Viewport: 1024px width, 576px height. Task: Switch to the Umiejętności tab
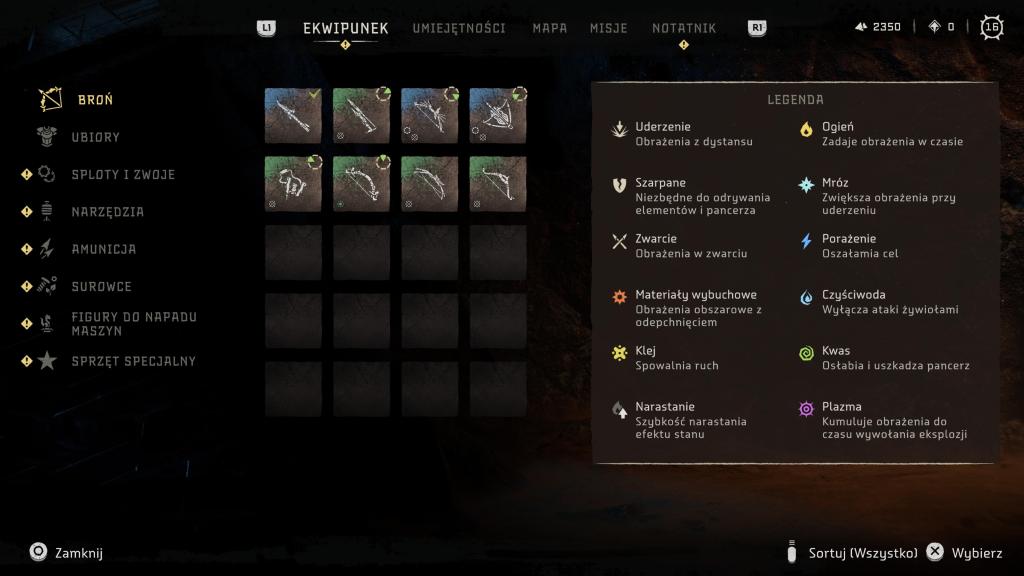pyautogui.click(x=459, y=28)
